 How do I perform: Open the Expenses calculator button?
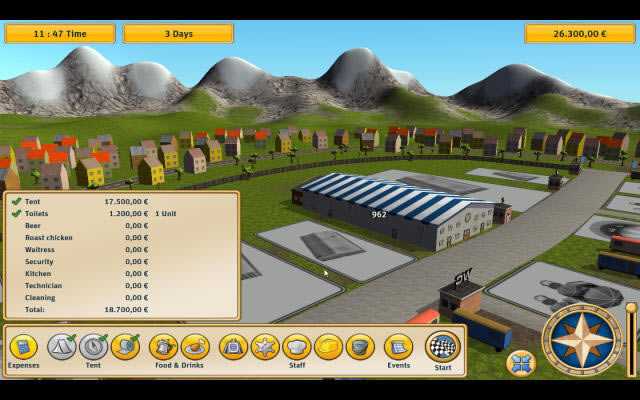click(x=23, y=347)
